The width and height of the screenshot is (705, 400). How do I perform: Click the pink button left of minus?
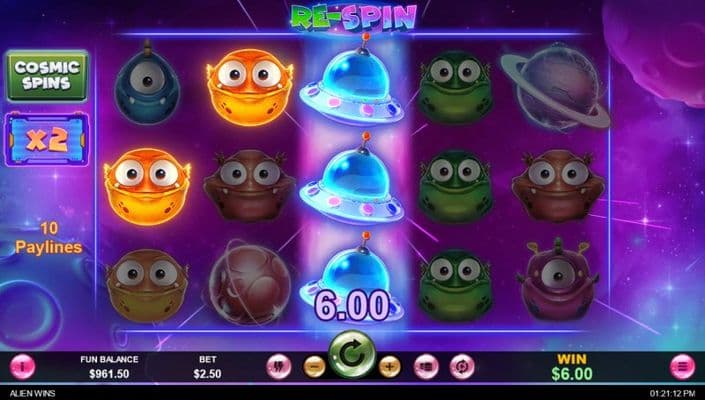[x=279, y=367]
